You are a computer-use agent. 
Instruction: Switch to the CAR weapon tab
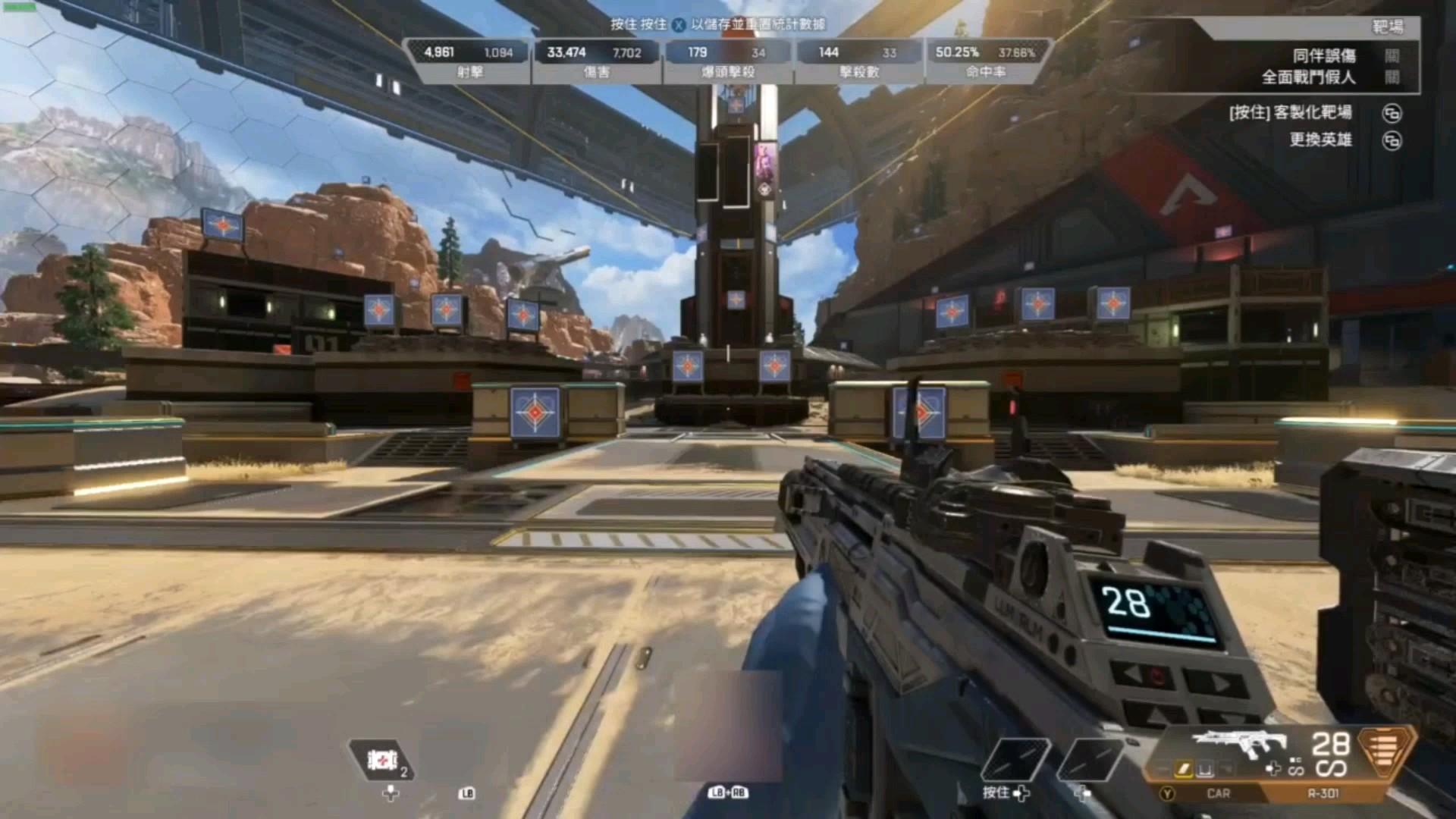coord(1218,793)
